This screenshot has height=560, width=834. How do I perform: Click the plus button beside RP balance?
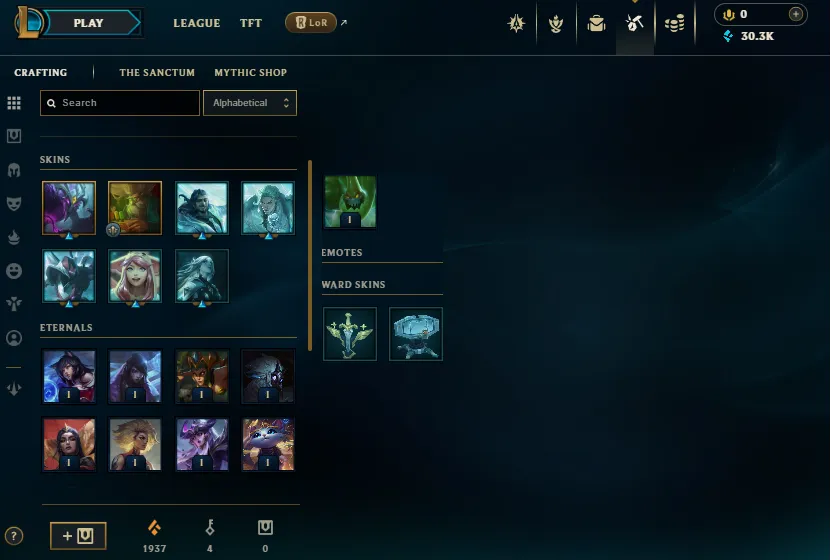click(795, 14)
